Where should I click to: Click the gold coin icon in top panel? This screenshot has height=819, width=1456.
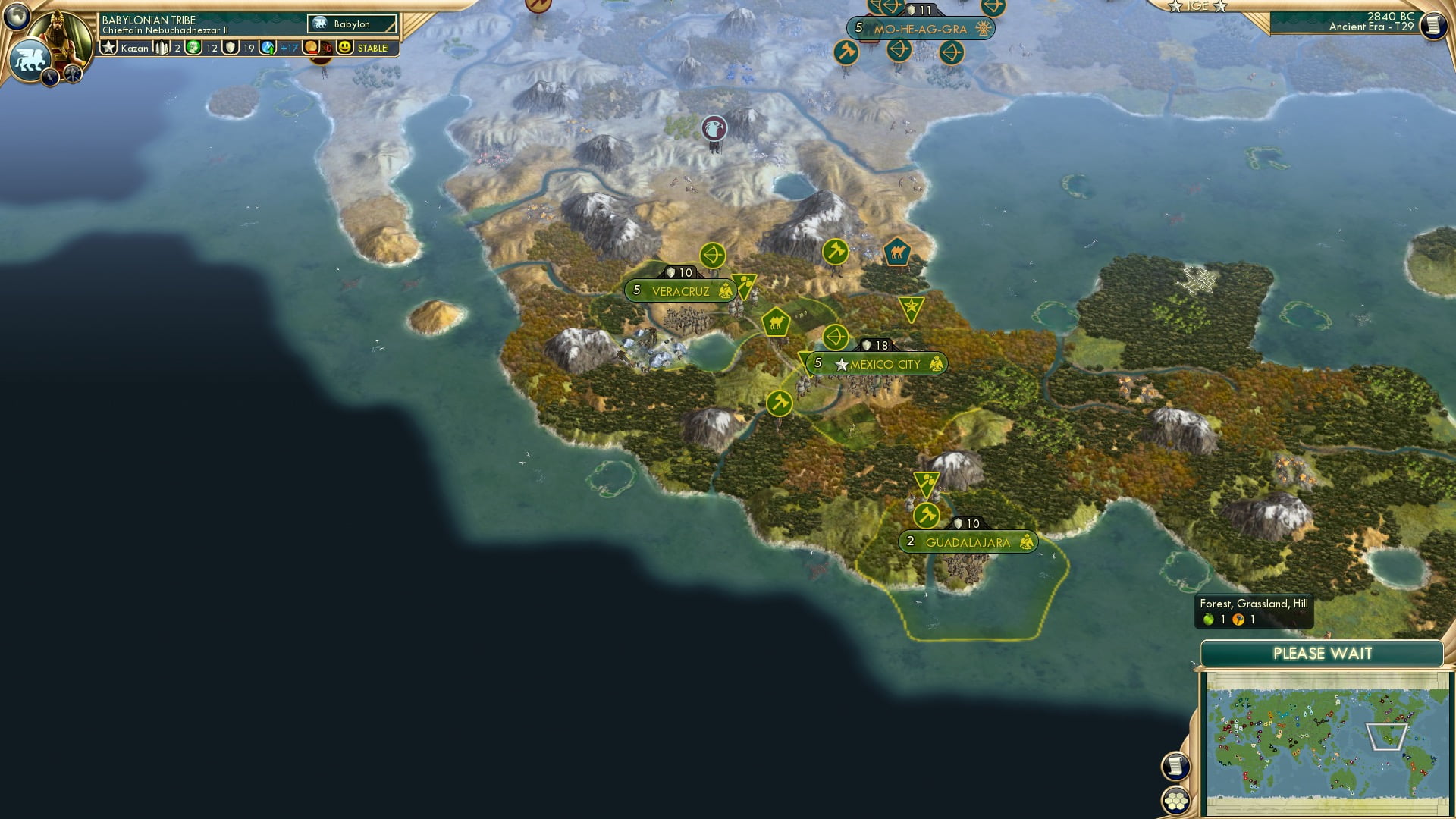pos(309,47)
